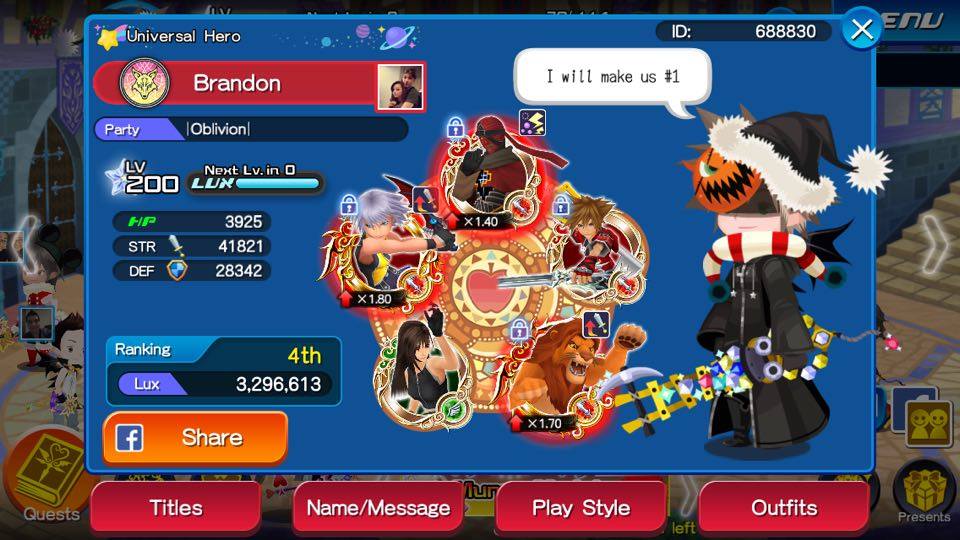Share profile on Facebook
960x540 pixels.
coord(195,437)
